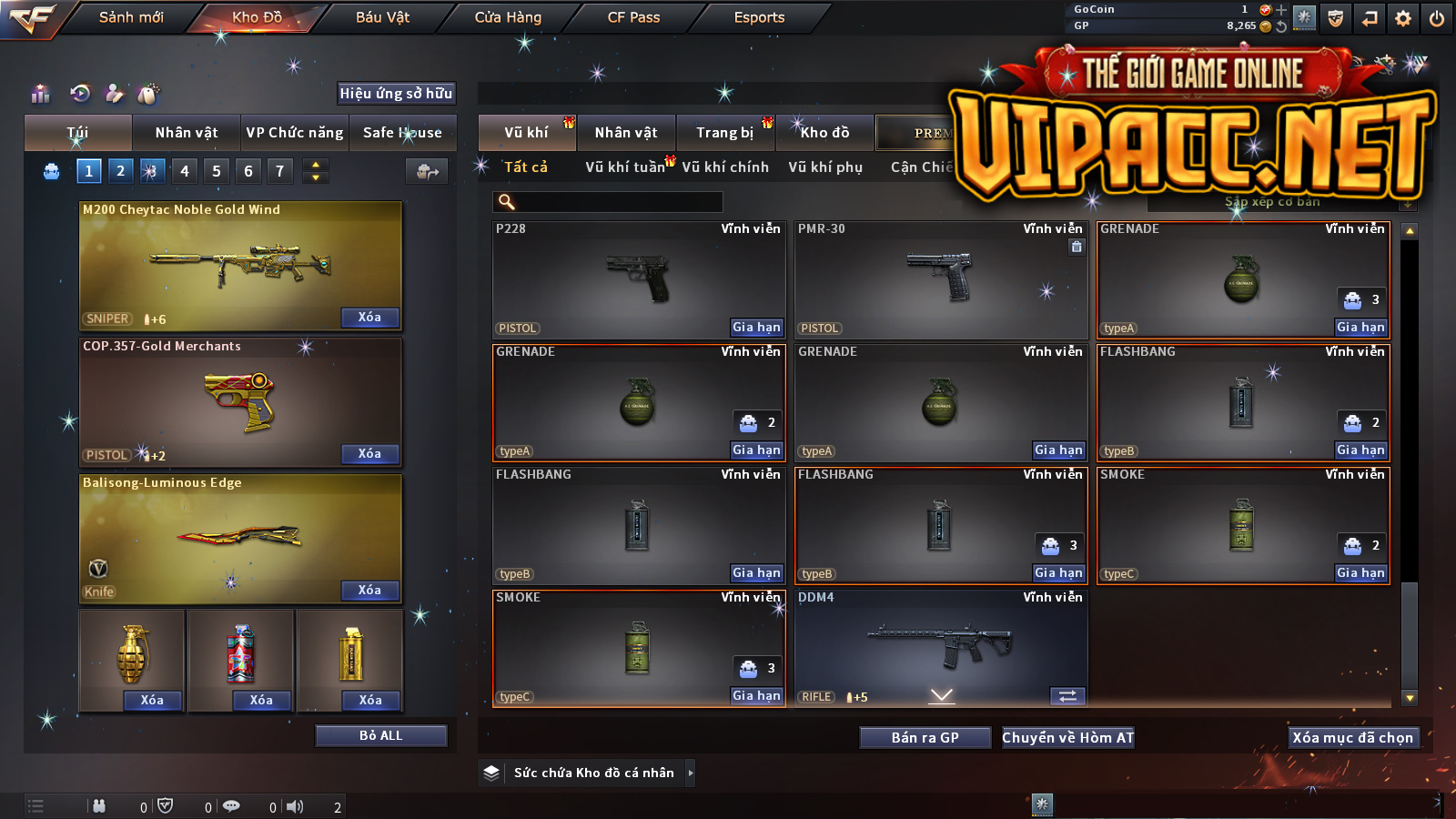Click Chuyển về Hòm AT

pos(1067,737)
